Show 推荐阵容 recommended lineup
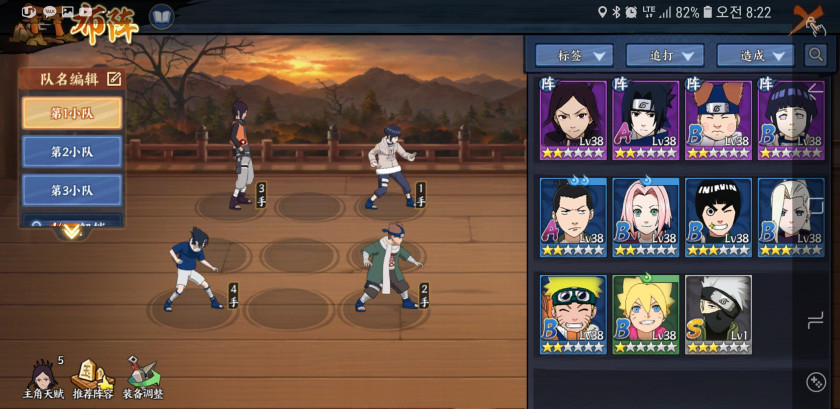840x409 pixels. (92, 377)
